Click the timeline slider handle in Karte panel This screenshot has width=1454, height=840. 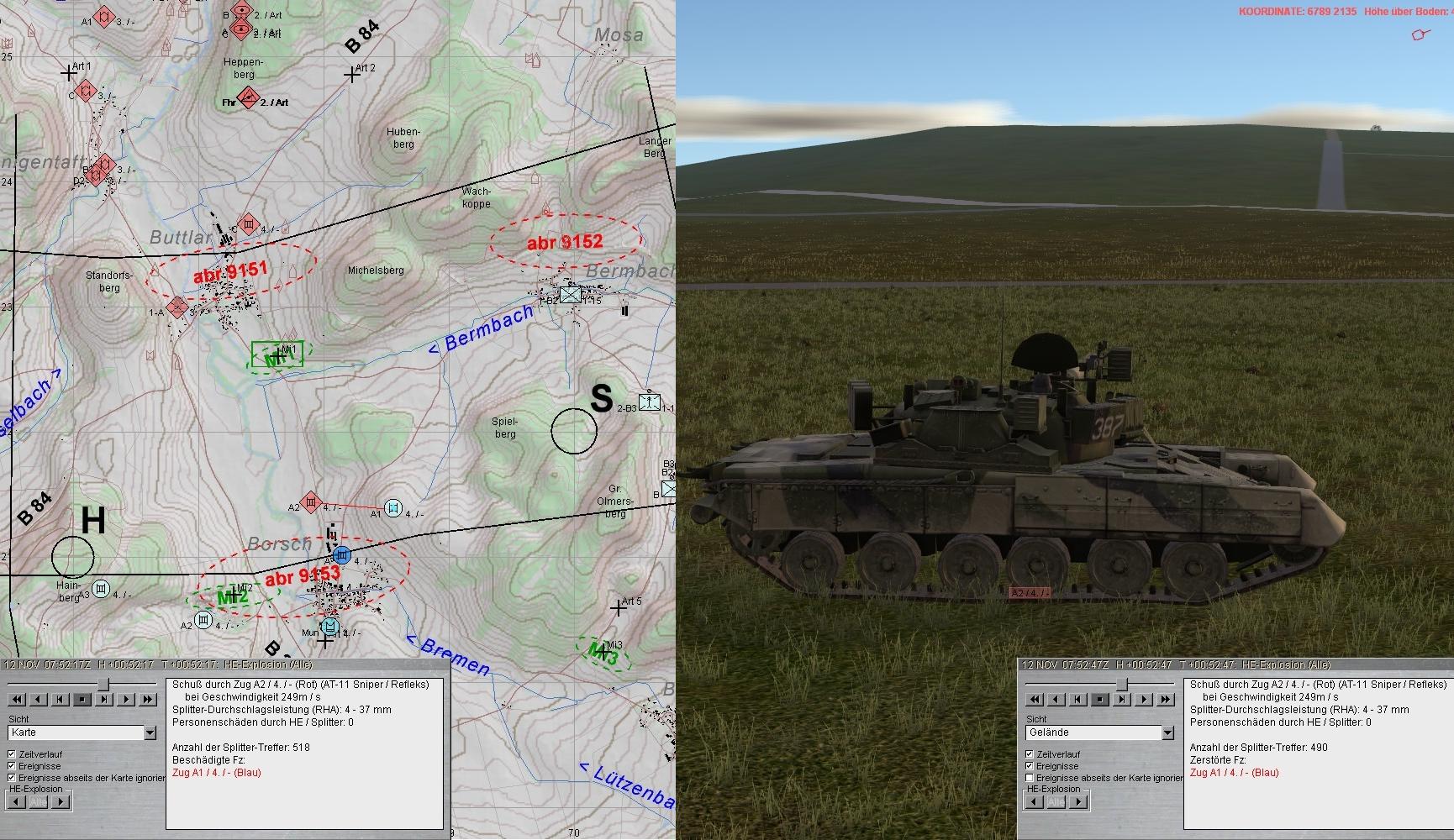pos(103,685)
